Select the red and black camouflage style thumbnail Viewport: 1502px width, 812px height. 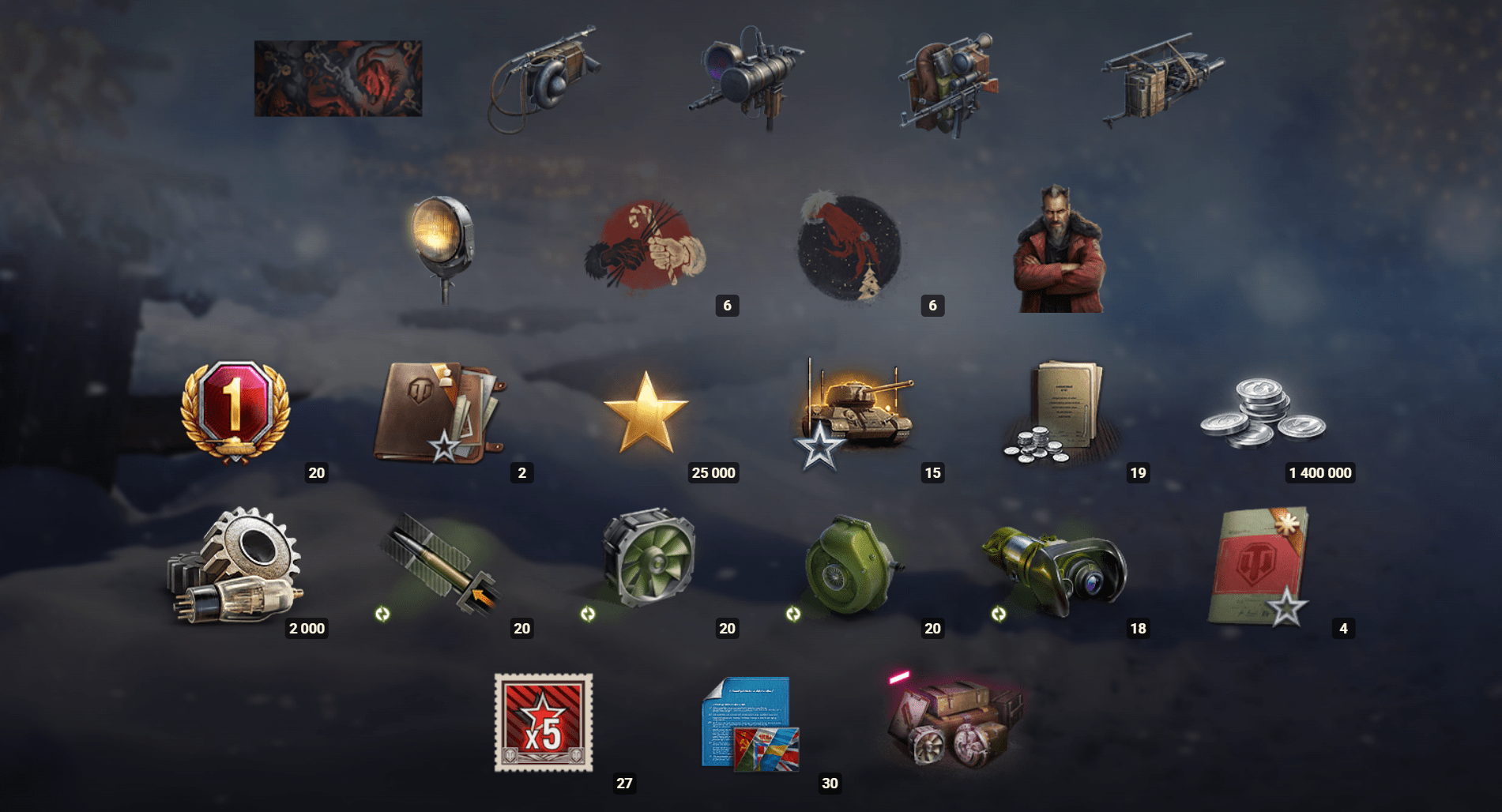click(x=338, y=79)
